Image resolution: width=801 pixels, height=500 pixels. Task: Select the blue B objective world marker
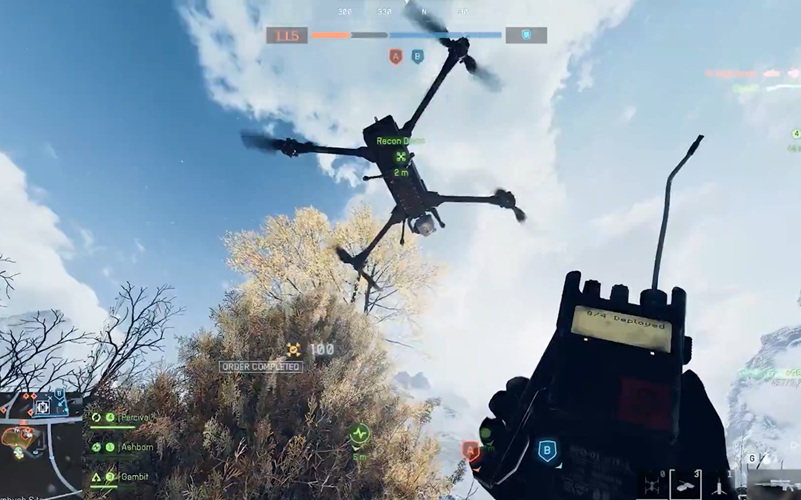click(x=546, y=450)
